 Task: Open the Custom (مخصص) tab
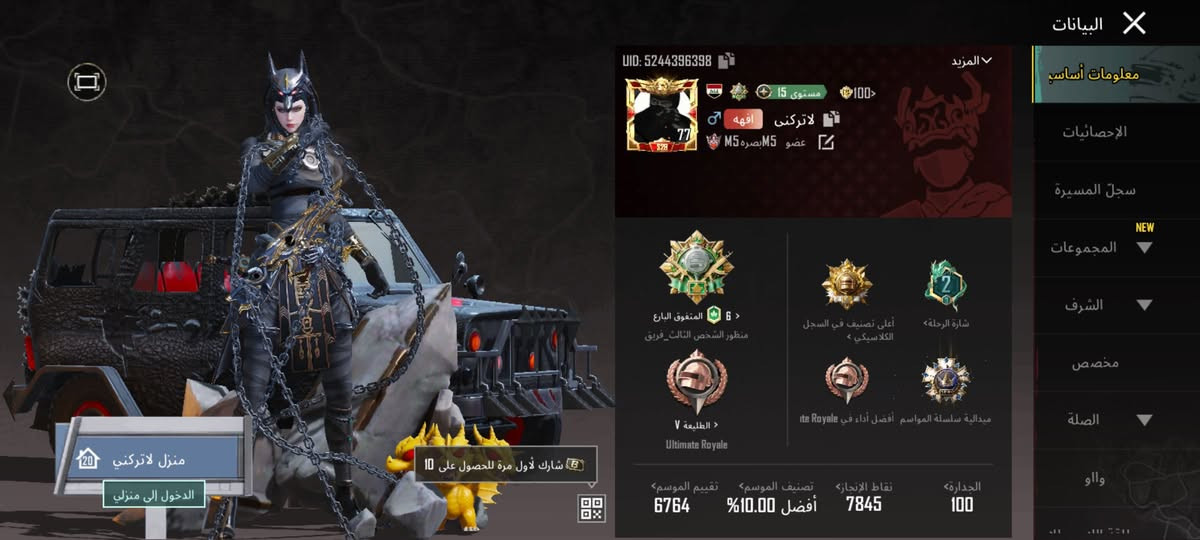[1095, 363]
